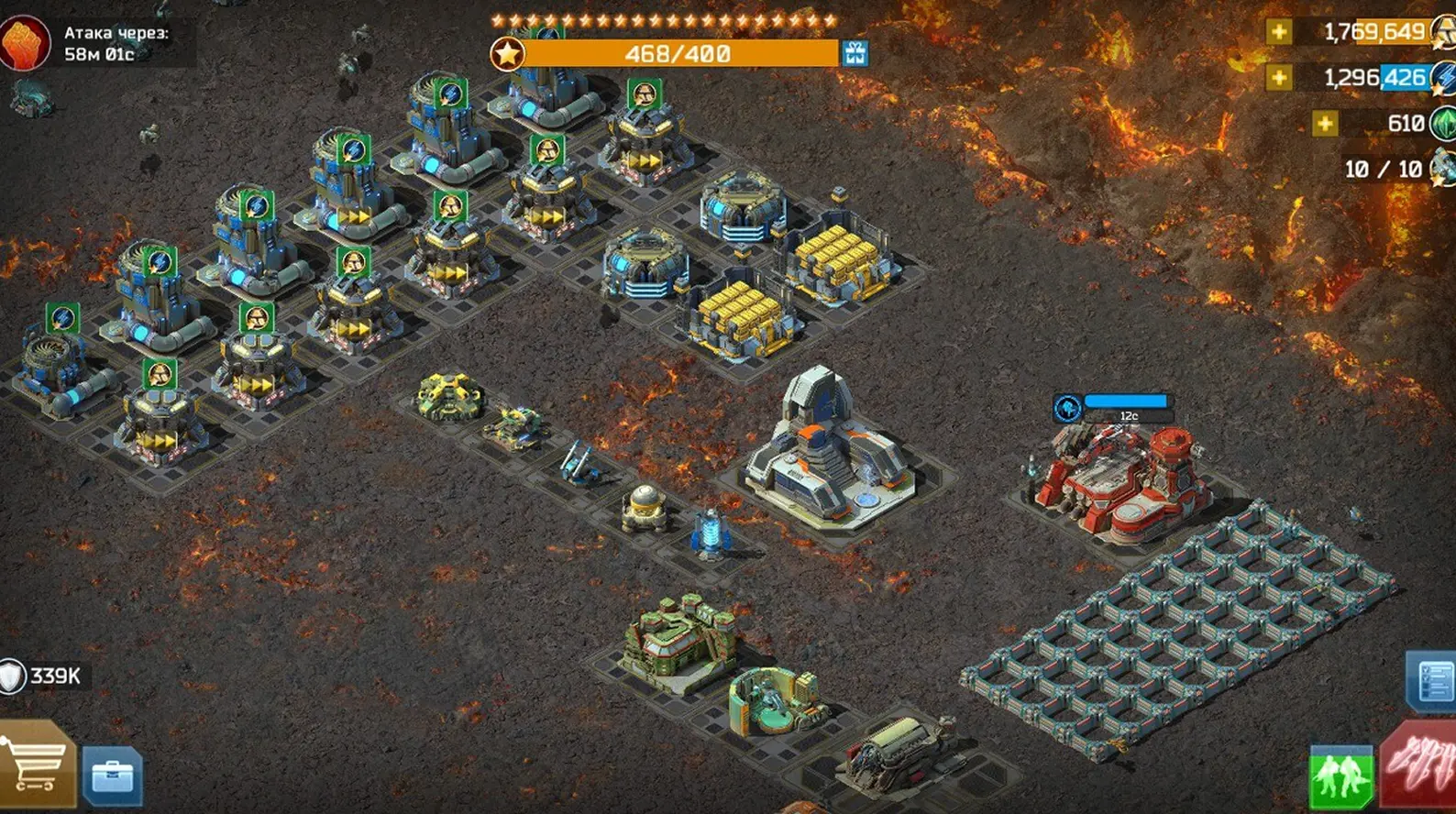Screen dimensions: 1456x814
Task: Open the red fist attack timer icon
Action: (25, 42)
